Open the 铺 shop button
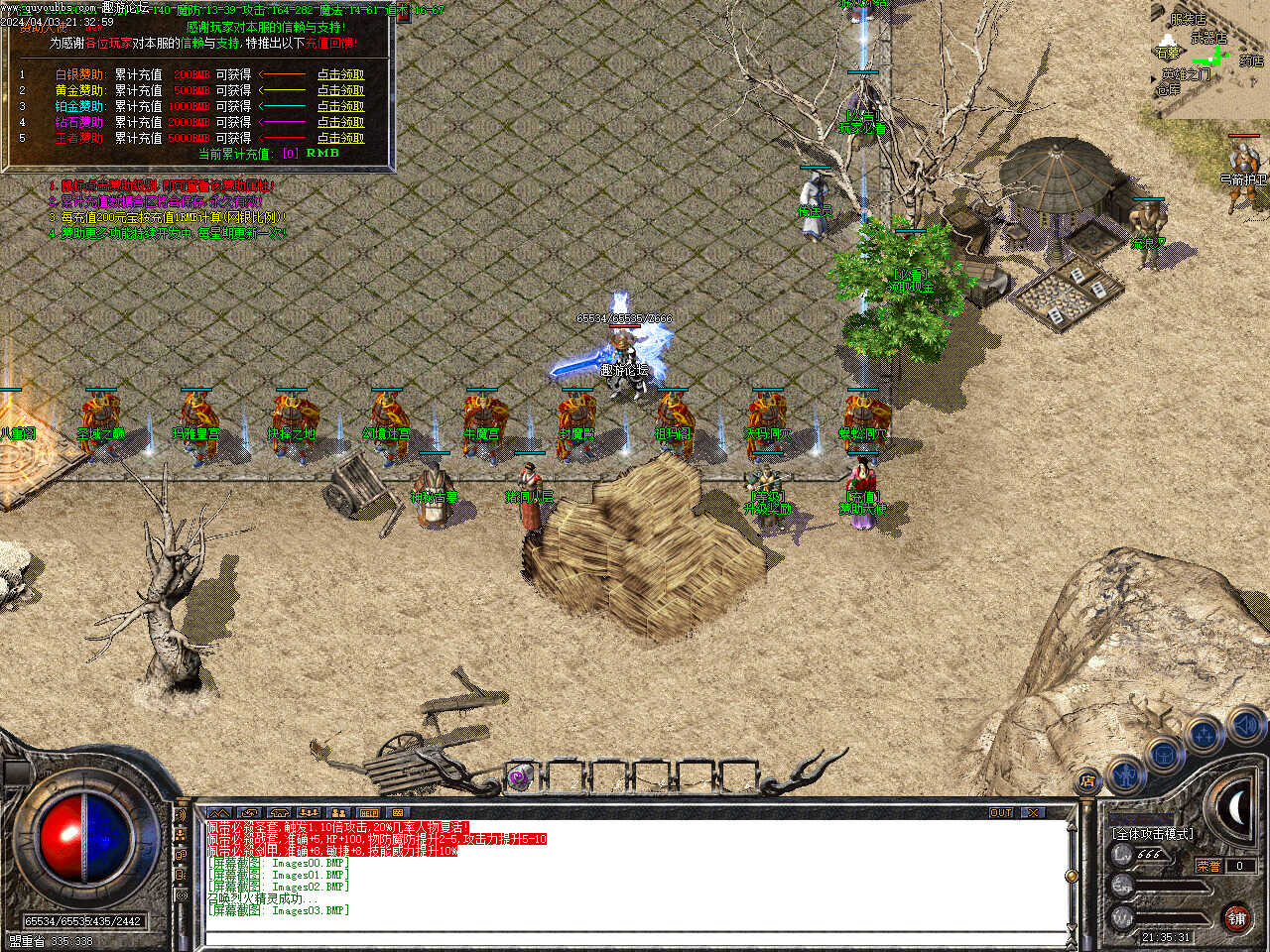Image resolution: width=1270 pixels, height=952 pixels. click(1236, 918)
